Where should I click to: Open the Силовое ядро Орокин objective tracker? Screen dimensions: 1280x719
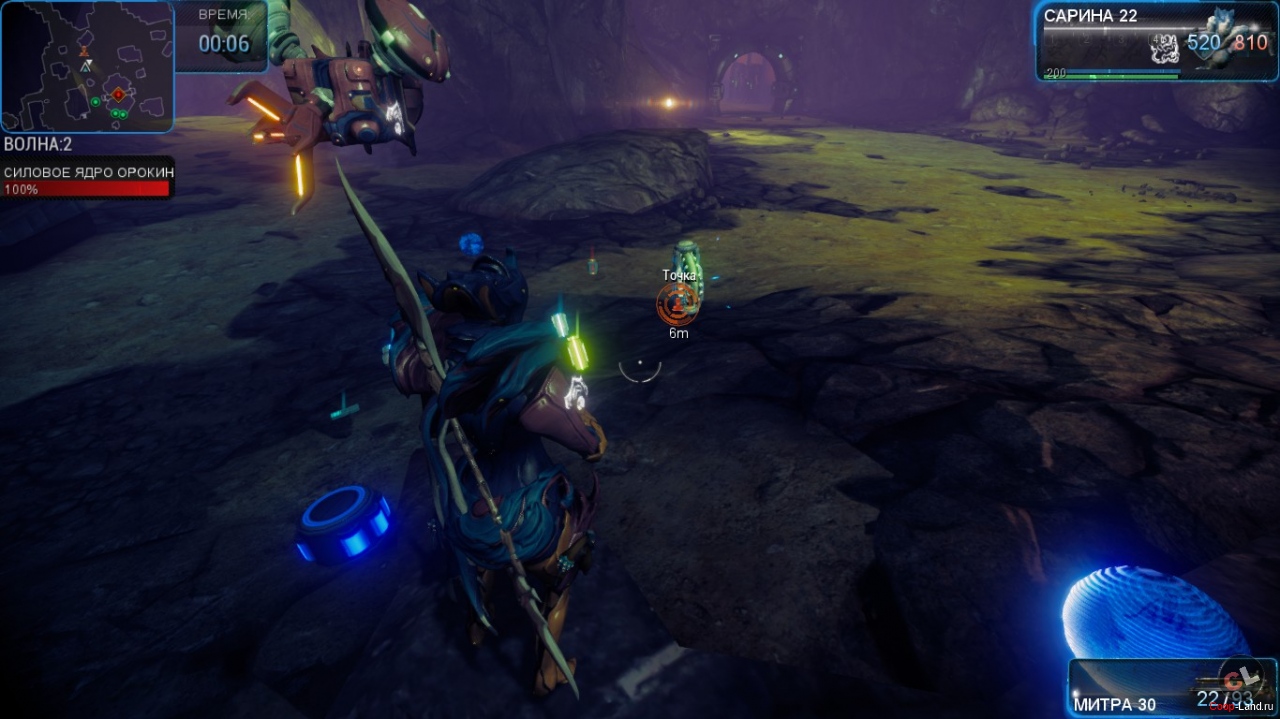point(87,180)
